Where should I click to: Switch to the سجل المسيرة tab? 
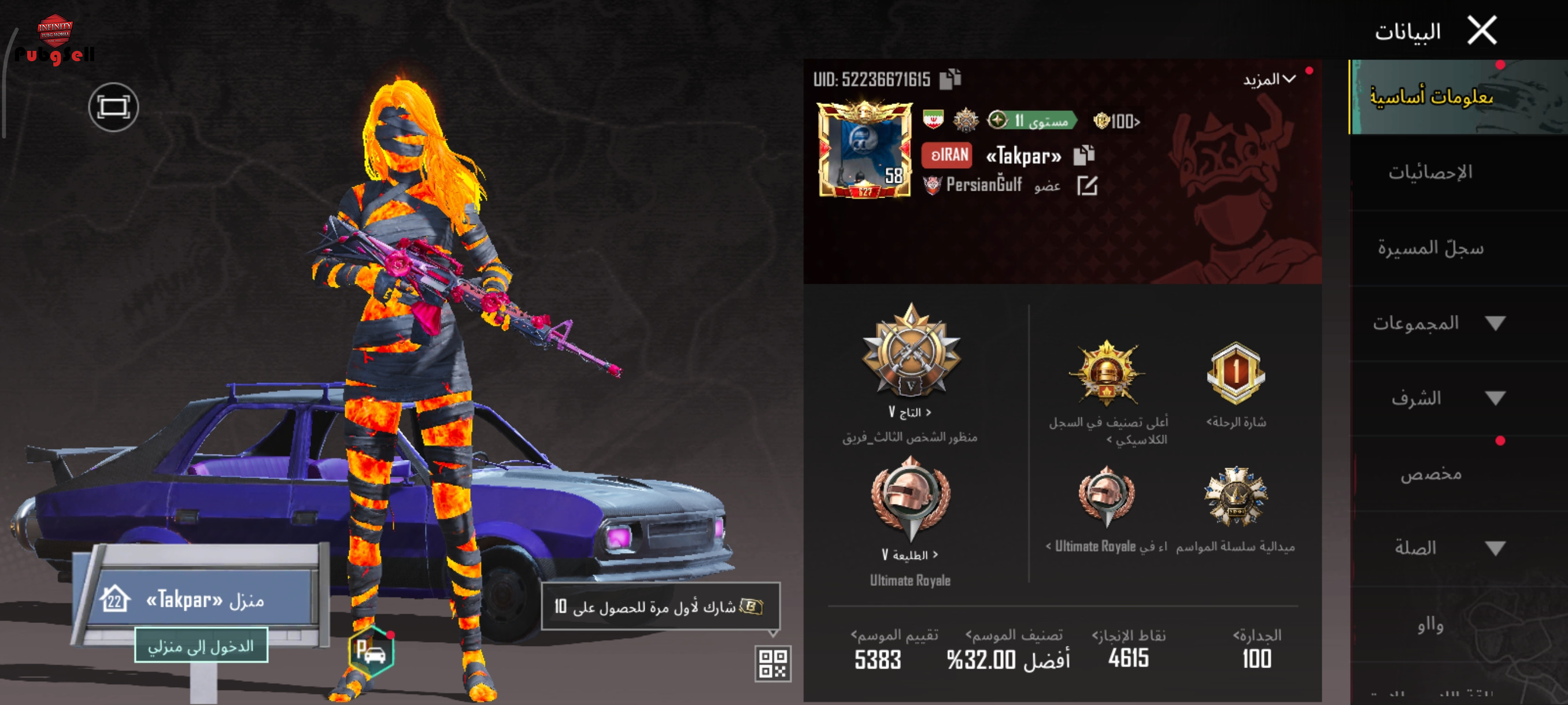[1430, 248]
